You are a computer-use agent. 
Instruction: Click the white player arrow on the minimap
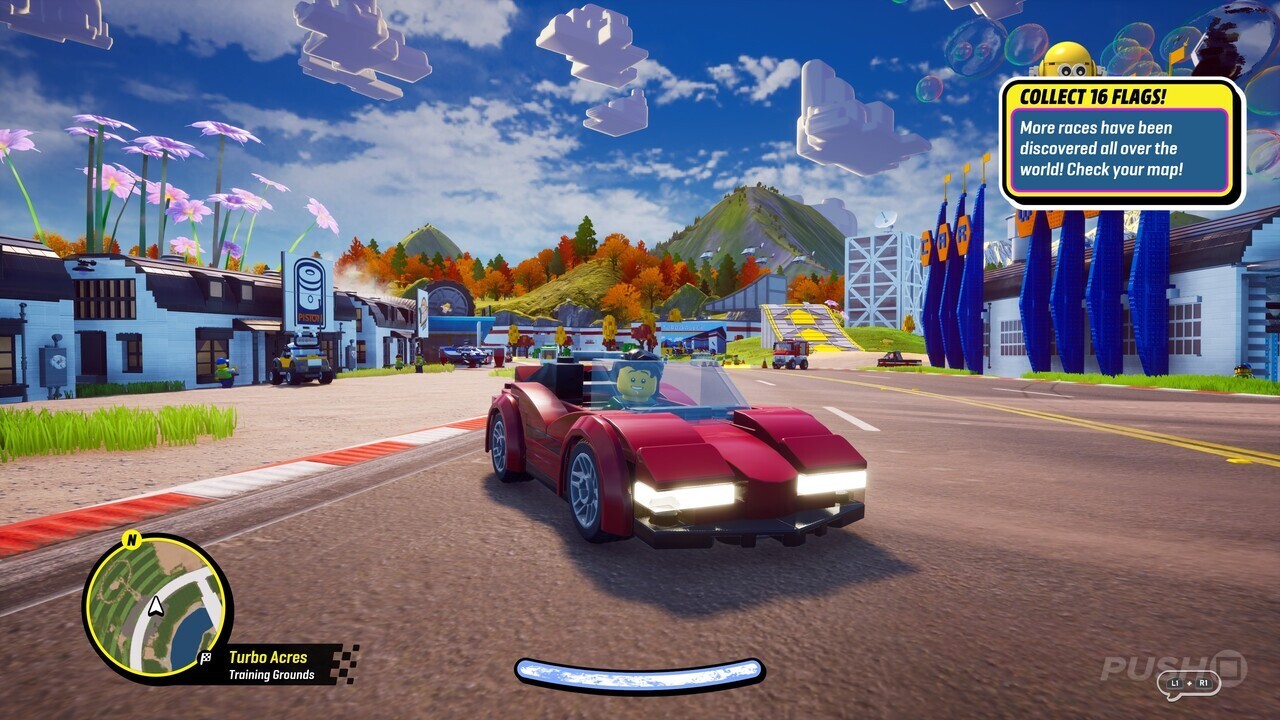(x=155, y=606)
